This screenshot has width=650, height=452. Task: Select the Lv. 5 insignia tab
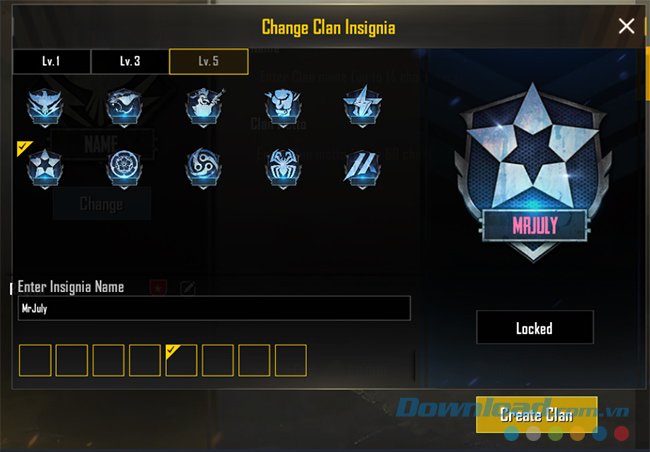pos(208,61)
